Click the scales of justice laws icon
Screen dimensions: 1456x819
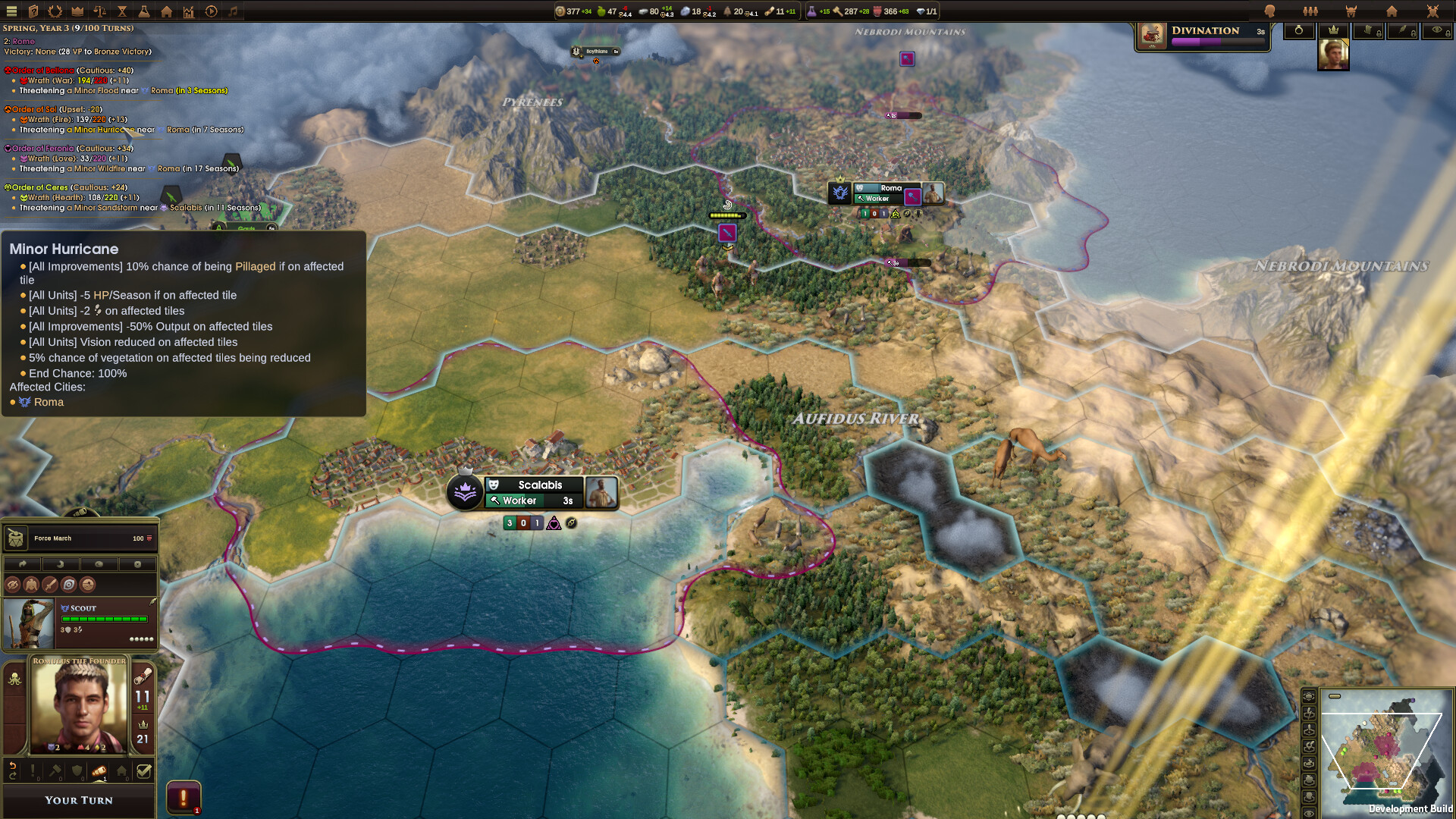pyautogui.click(x=100, y=11)
